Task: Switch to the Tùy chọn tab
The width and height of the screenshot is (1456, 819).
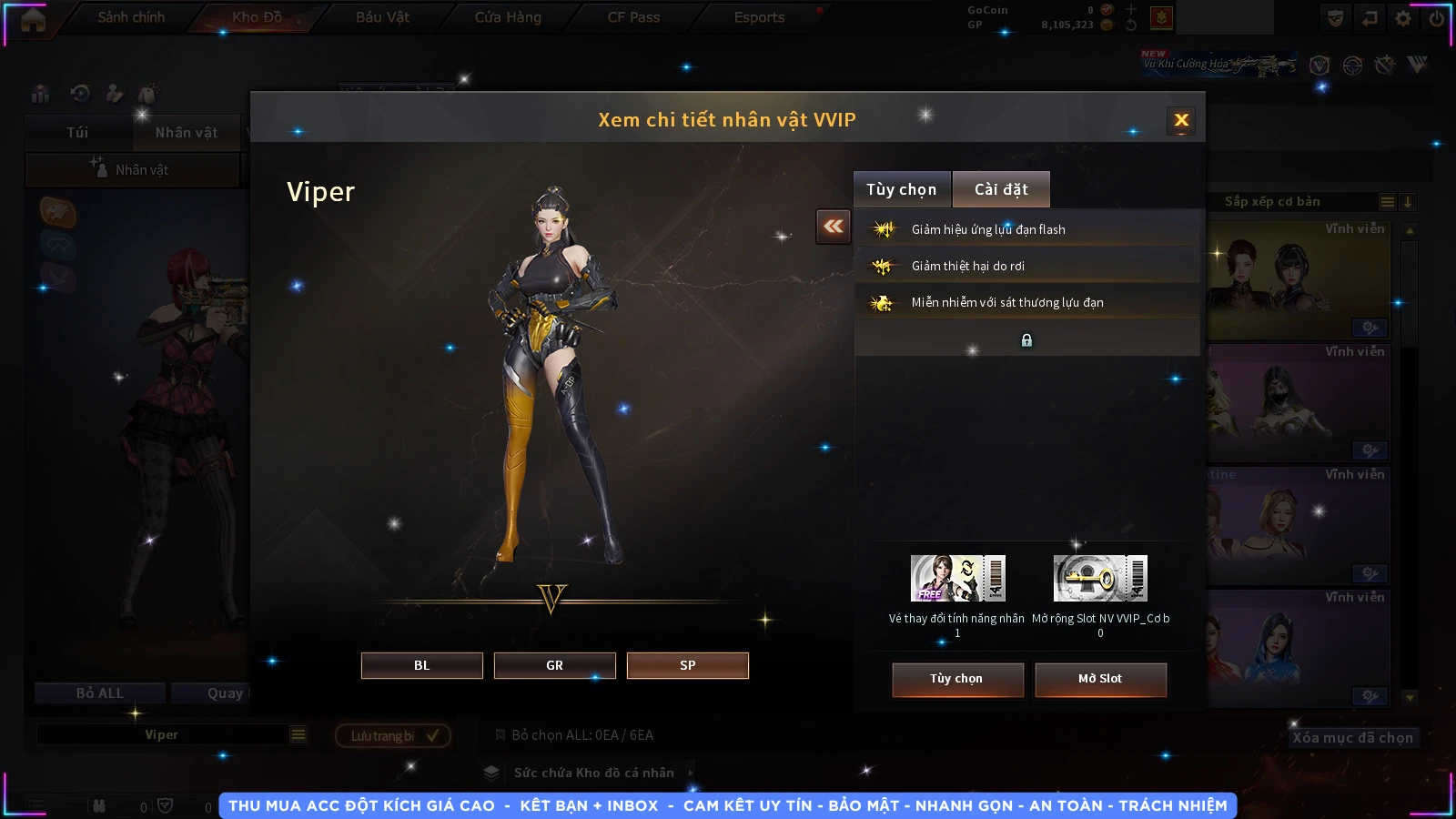Action: coord(901,189)
